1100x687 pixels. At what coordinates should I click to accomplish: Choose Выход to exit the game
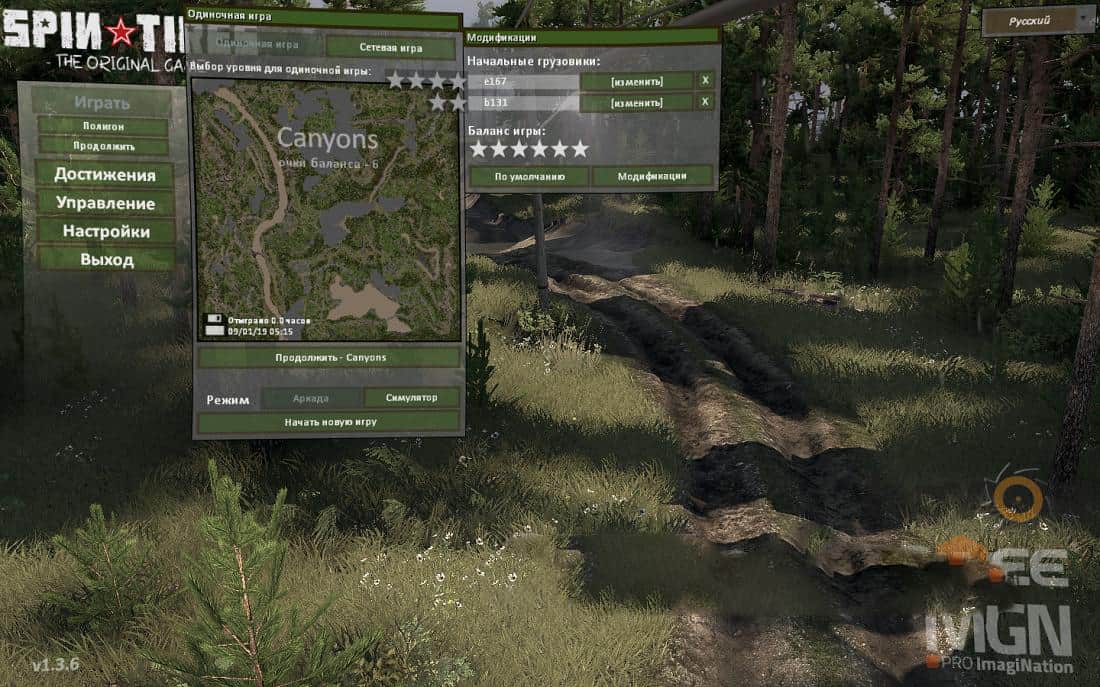(x=104, y=259)
